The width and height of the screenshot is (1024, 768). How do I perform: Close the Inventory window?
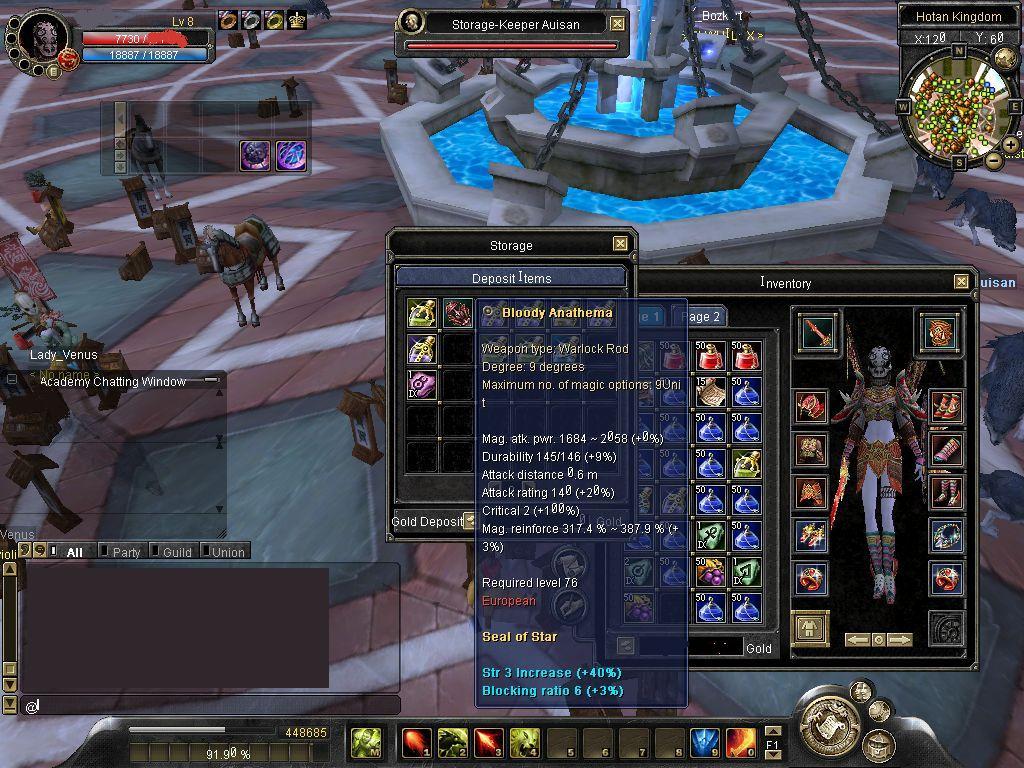tap(961, 282)
